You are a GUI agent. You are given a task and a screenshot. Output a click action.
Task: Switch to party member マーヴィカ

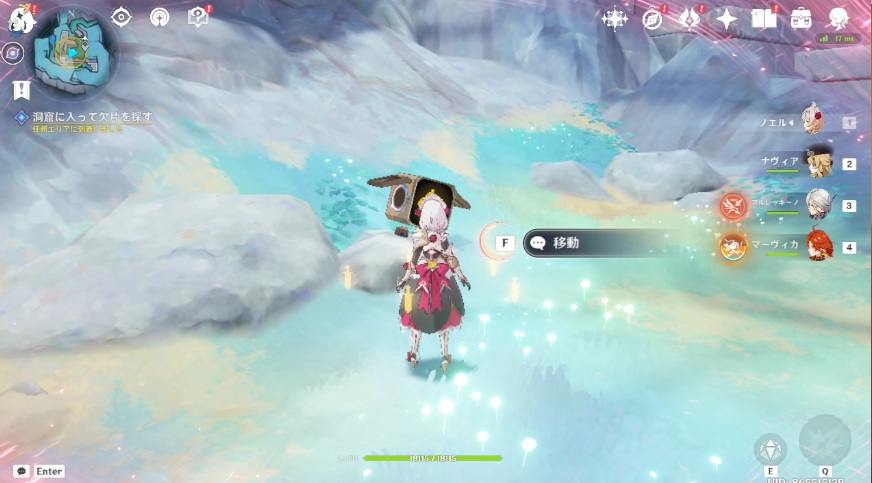[x=820, y=246]
